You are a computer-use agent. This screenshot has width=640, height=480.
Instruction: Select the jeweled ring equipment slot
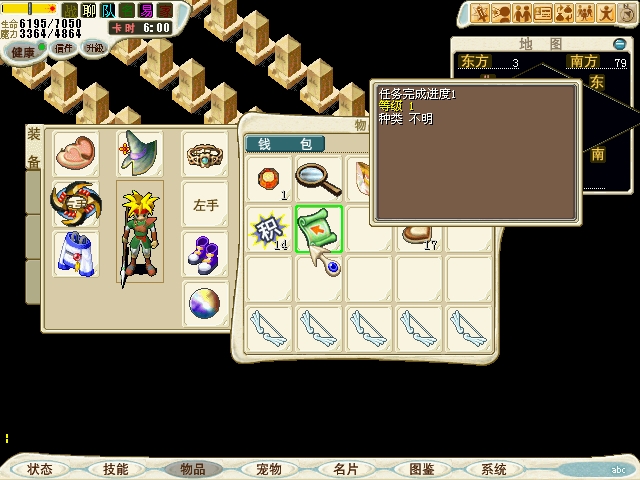click(x=205, y=155)
